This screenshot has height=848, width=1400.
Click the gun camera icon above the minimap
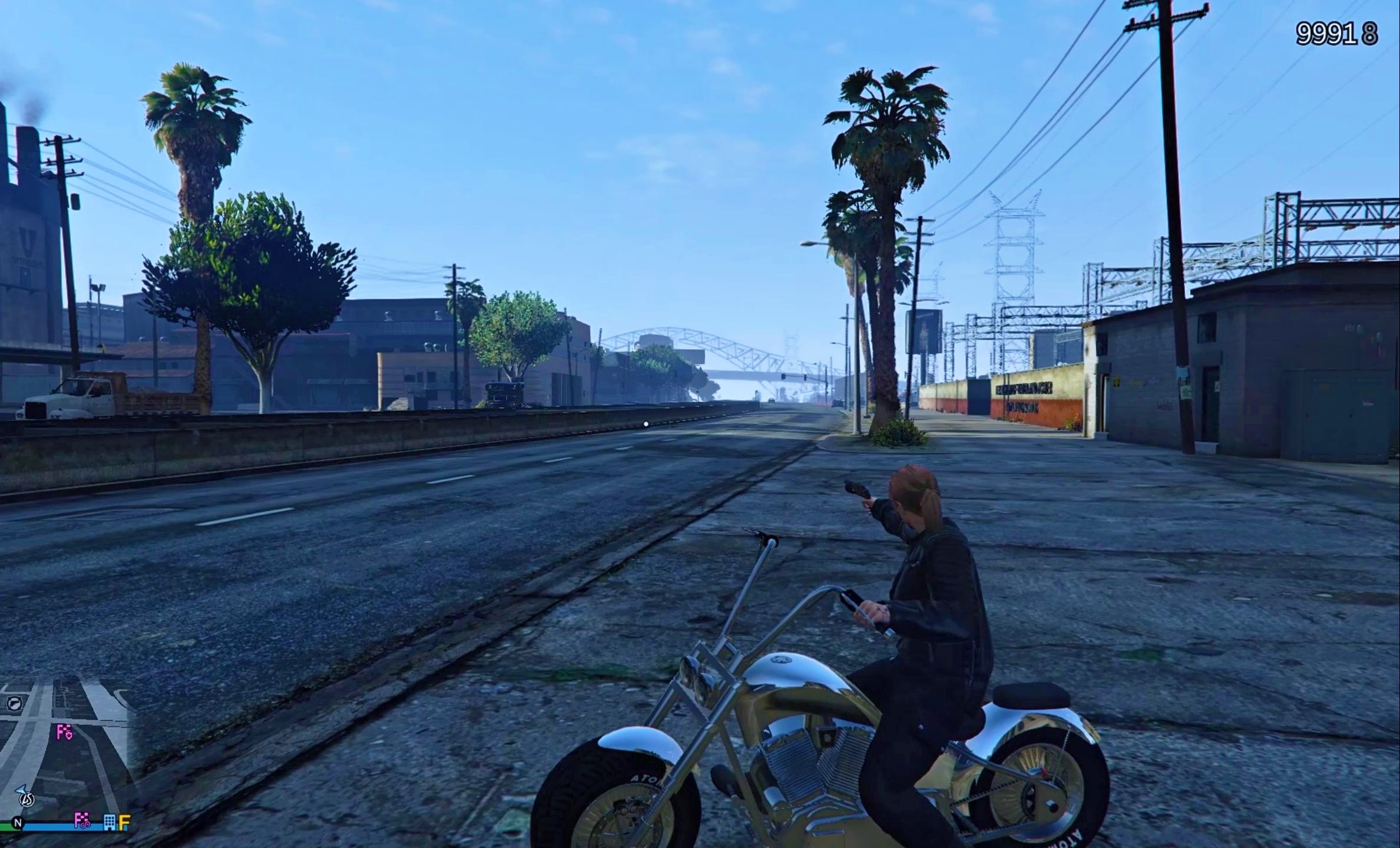(14, 704)
